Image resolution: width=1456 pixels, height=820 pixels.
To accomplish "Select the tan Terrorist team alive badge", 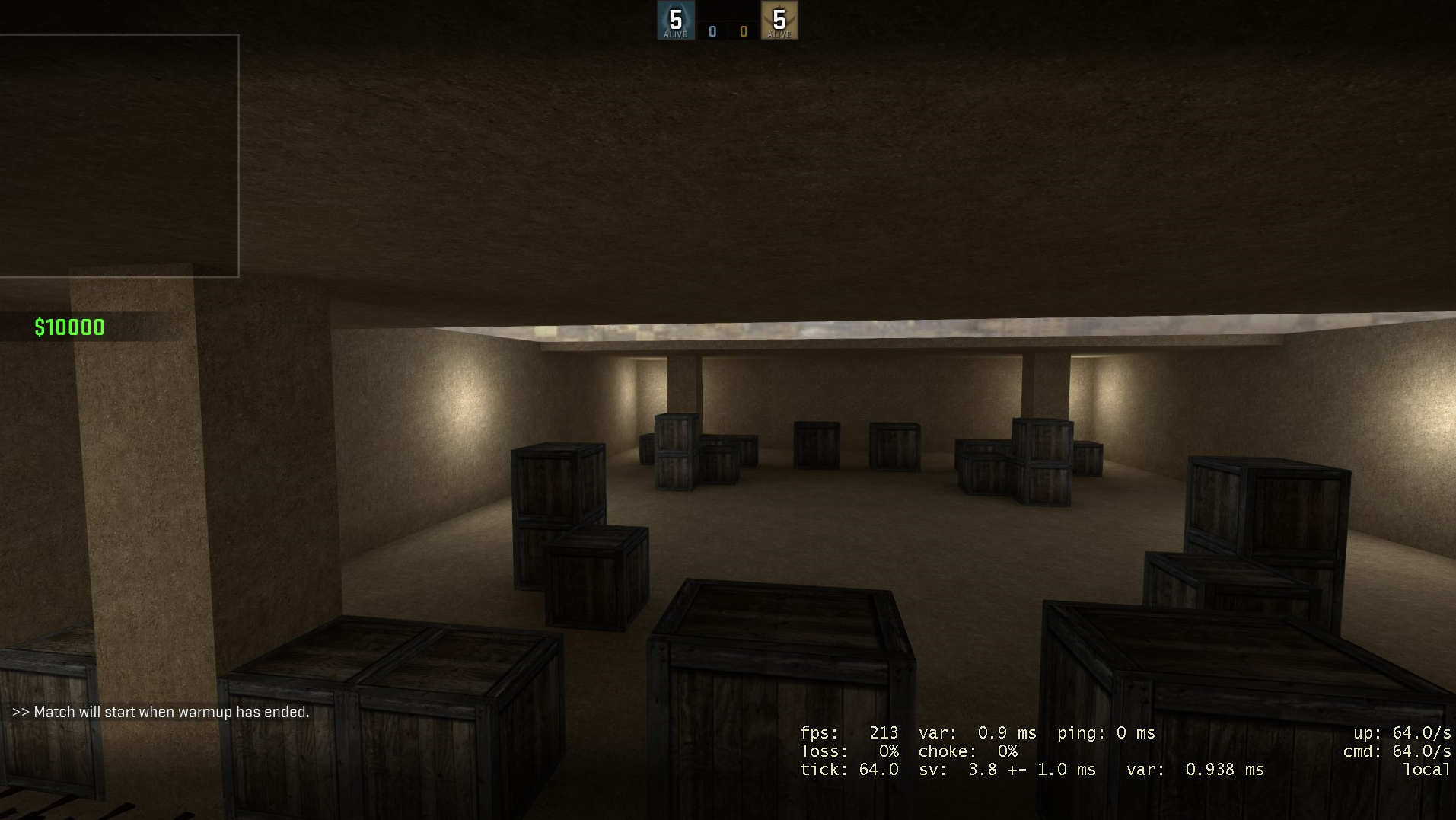I will click(779, 21).
